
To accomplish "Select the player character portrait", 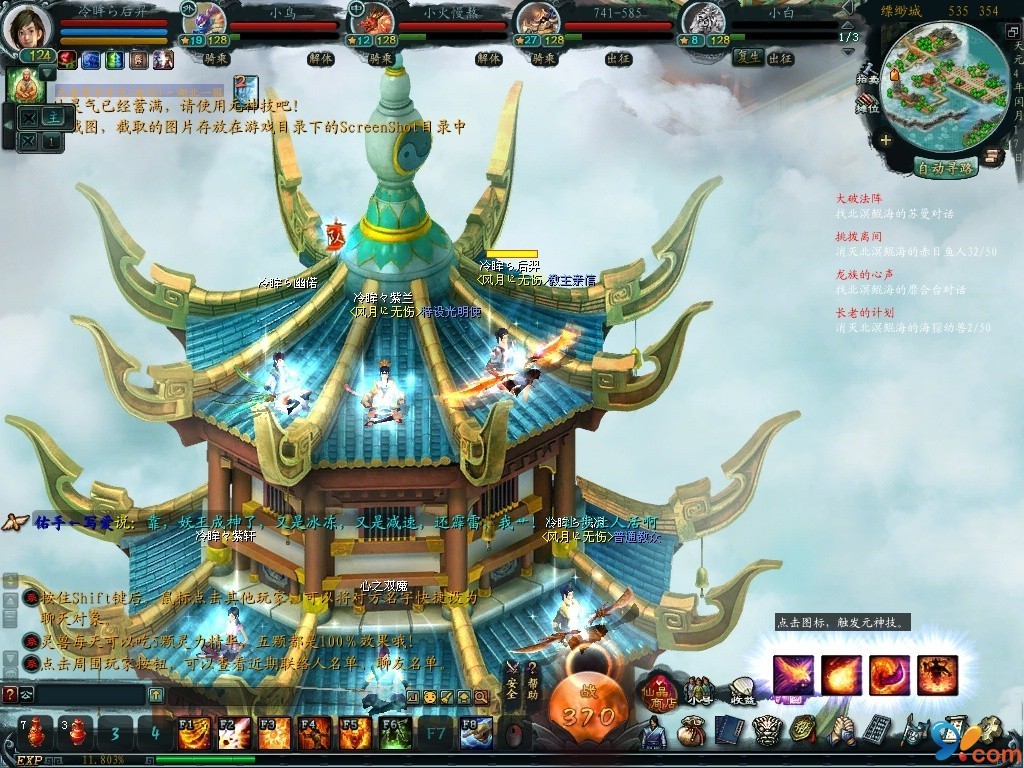I will [x=29, y=26].
